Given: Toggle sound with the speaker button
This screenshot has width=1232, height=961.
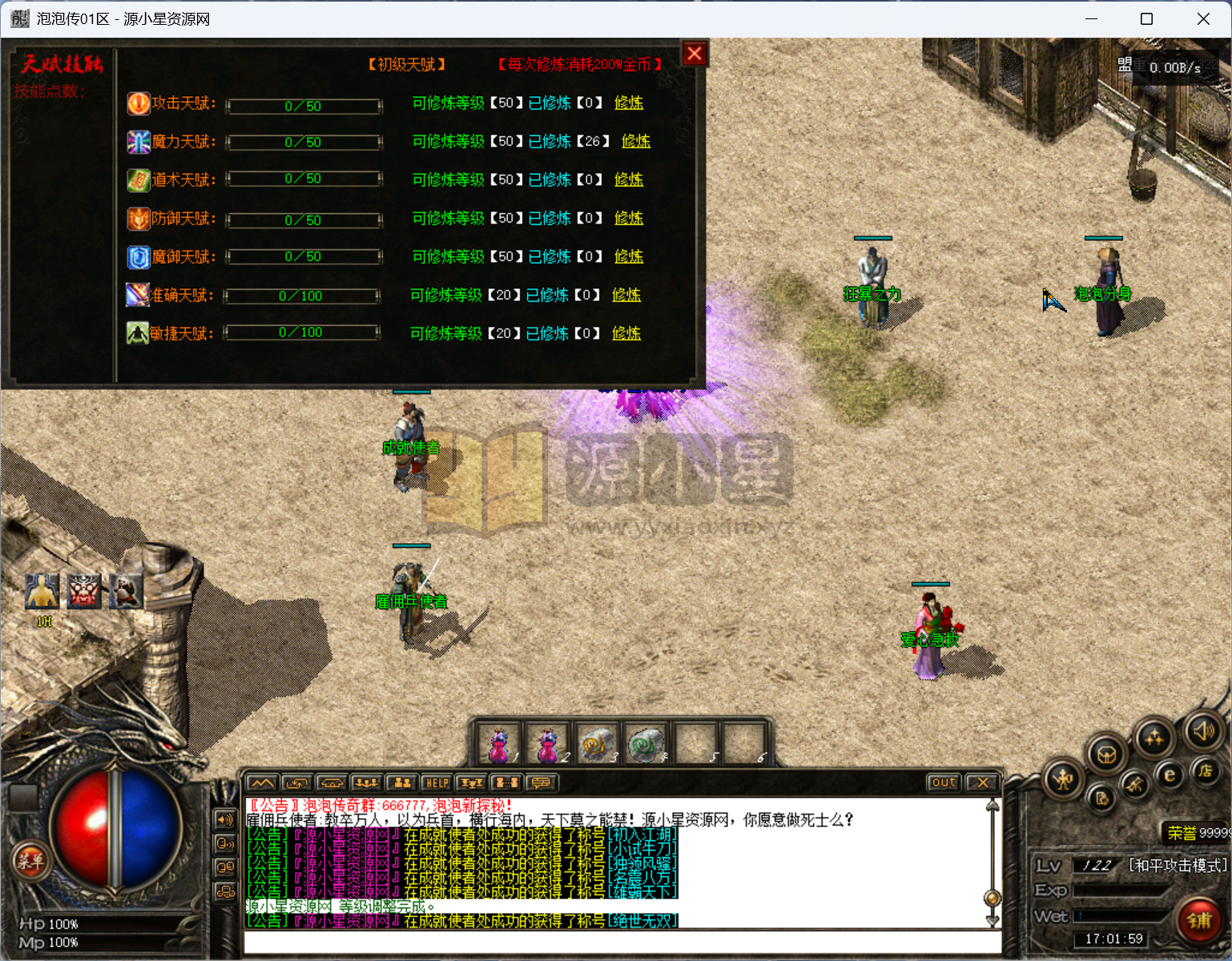Looking at the screenshot, I should 1203,730.
